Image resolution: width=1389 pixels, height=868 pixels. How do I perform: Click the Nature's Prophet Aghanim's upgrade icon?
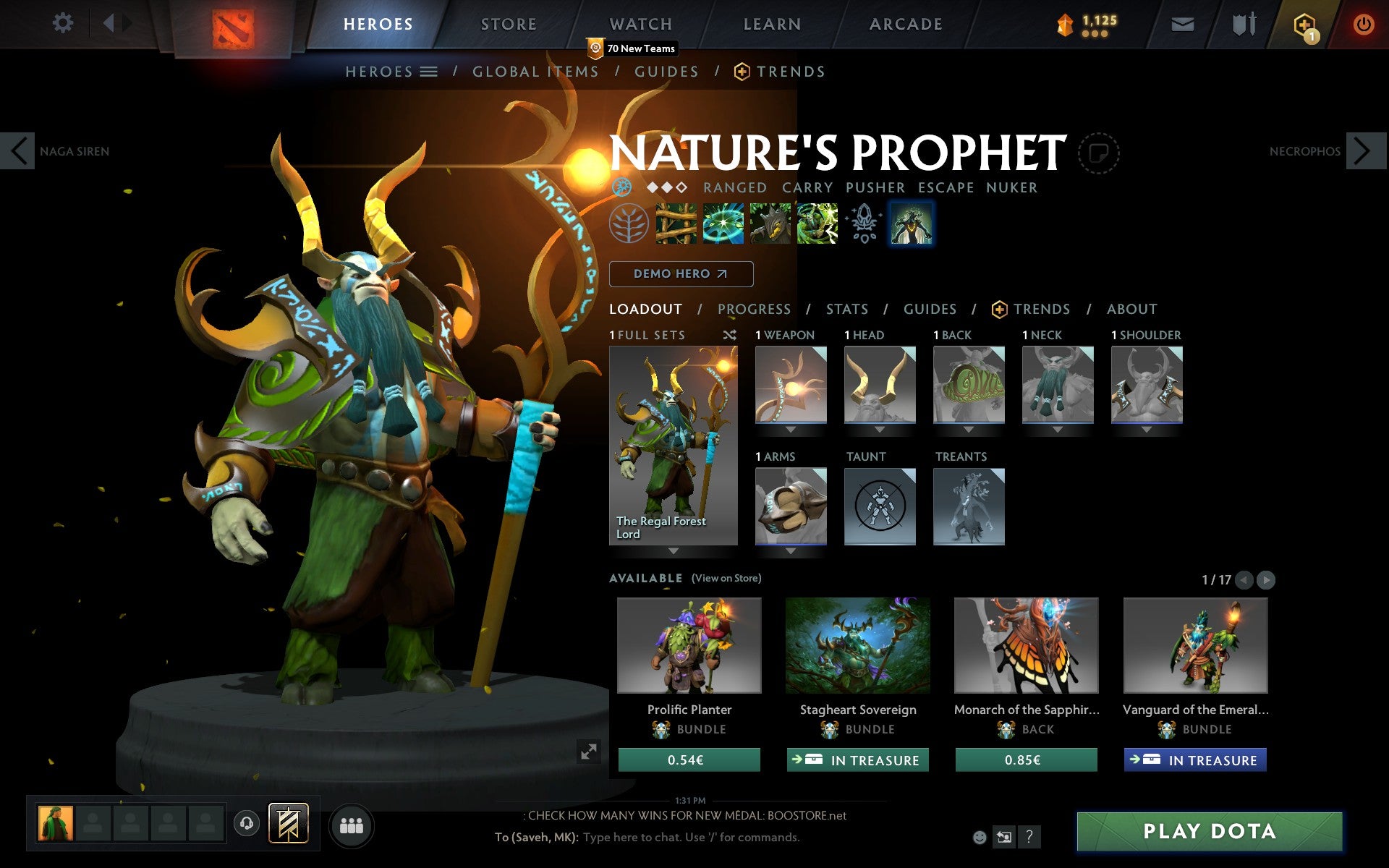[x=864, y=225]
